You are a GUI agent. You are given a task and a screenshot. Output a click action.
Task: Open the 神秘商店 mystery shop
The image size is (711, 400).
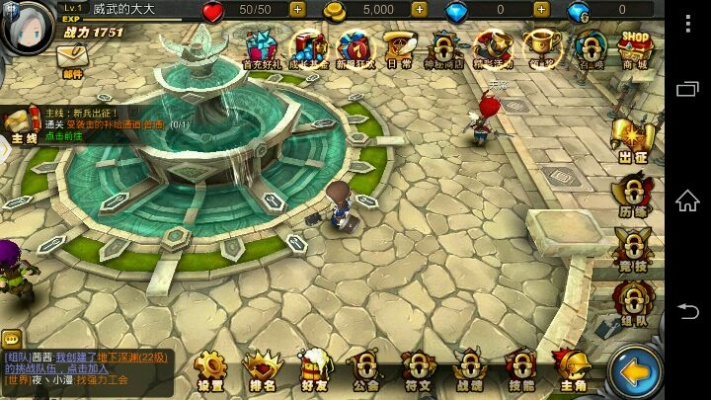point(445,48)
